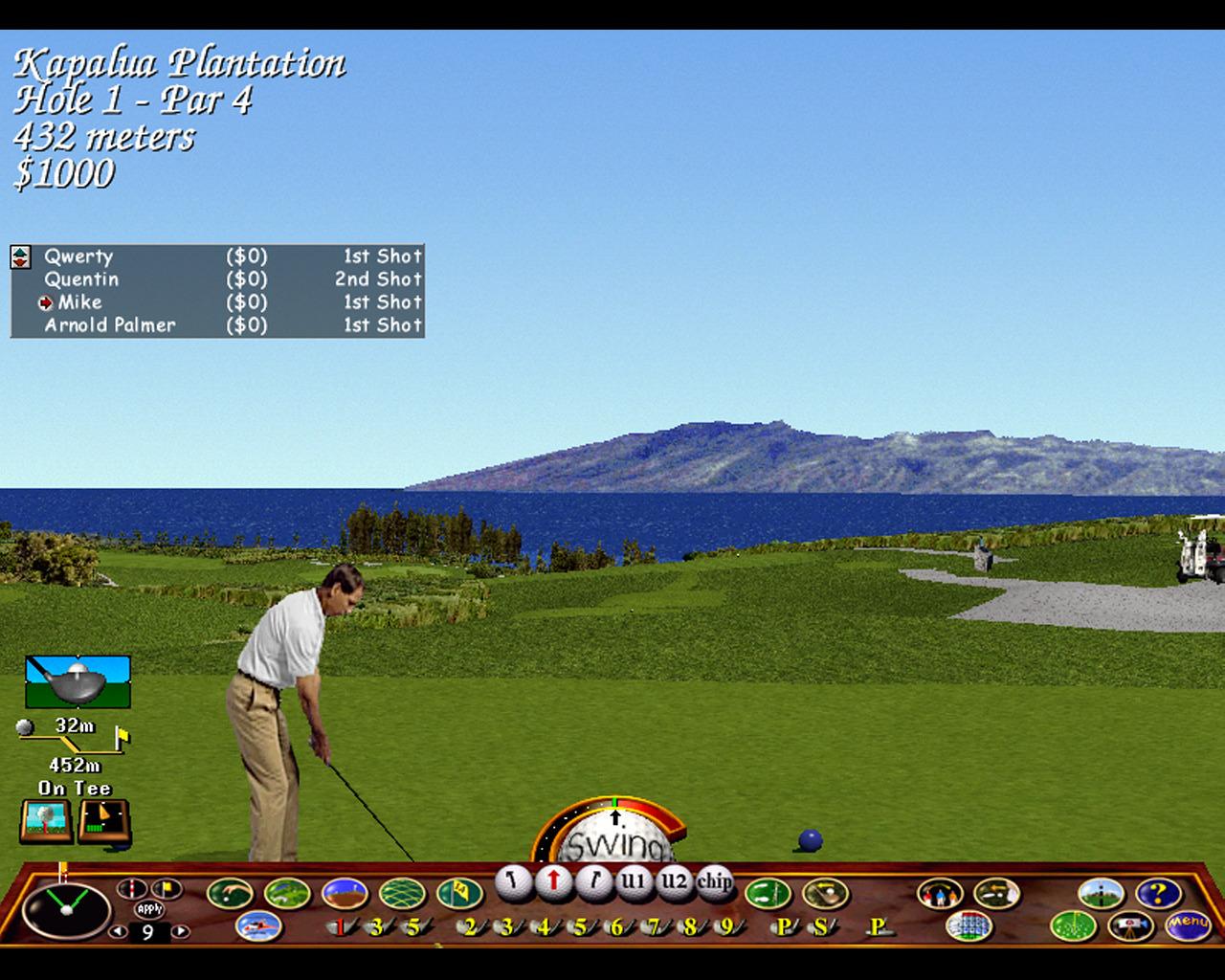Screen dimensions: 1225x980
Task: Click the Apply button
Action: coord(147,908)
